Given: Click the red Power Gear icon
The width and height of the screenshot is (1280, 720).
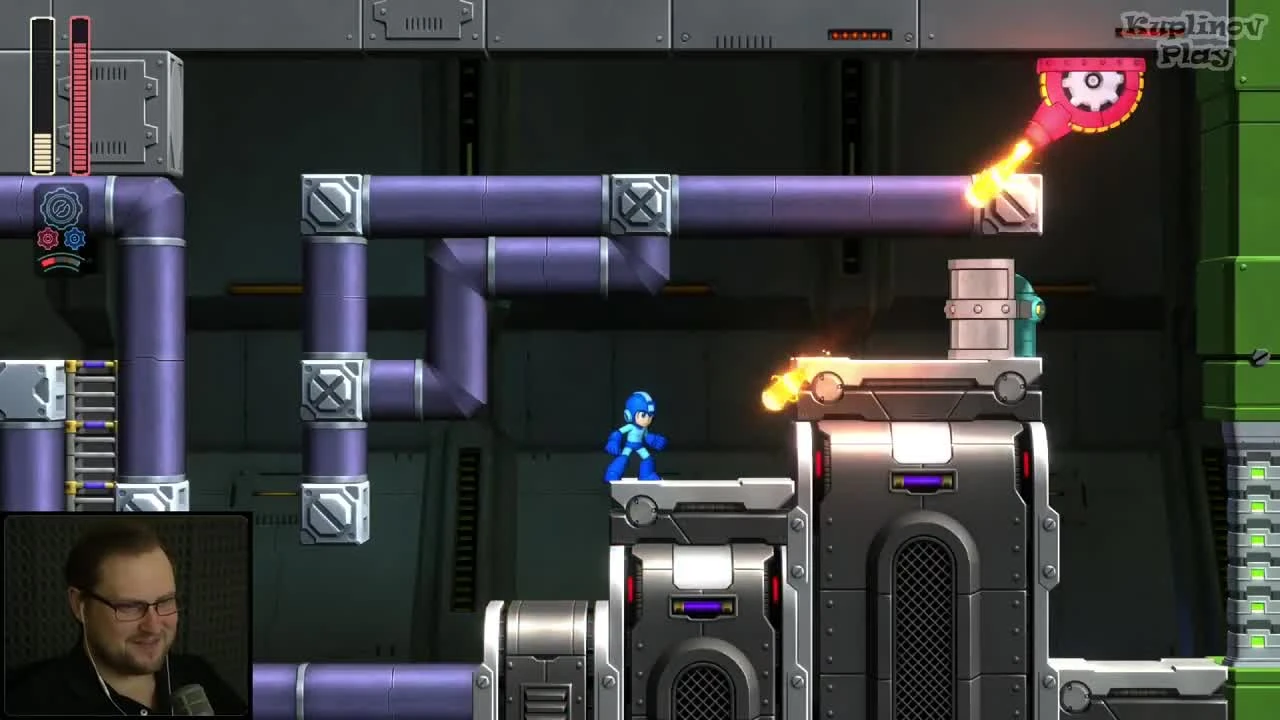Looking at the screenshot, I should [48, 238].
